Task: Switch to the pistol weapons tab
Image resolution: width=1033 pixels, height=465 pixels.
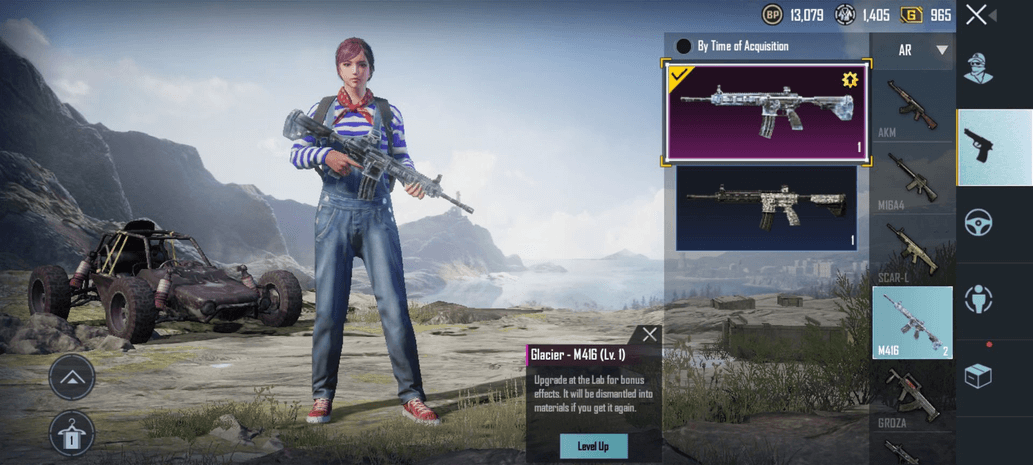Action: [x=978, y=146]
